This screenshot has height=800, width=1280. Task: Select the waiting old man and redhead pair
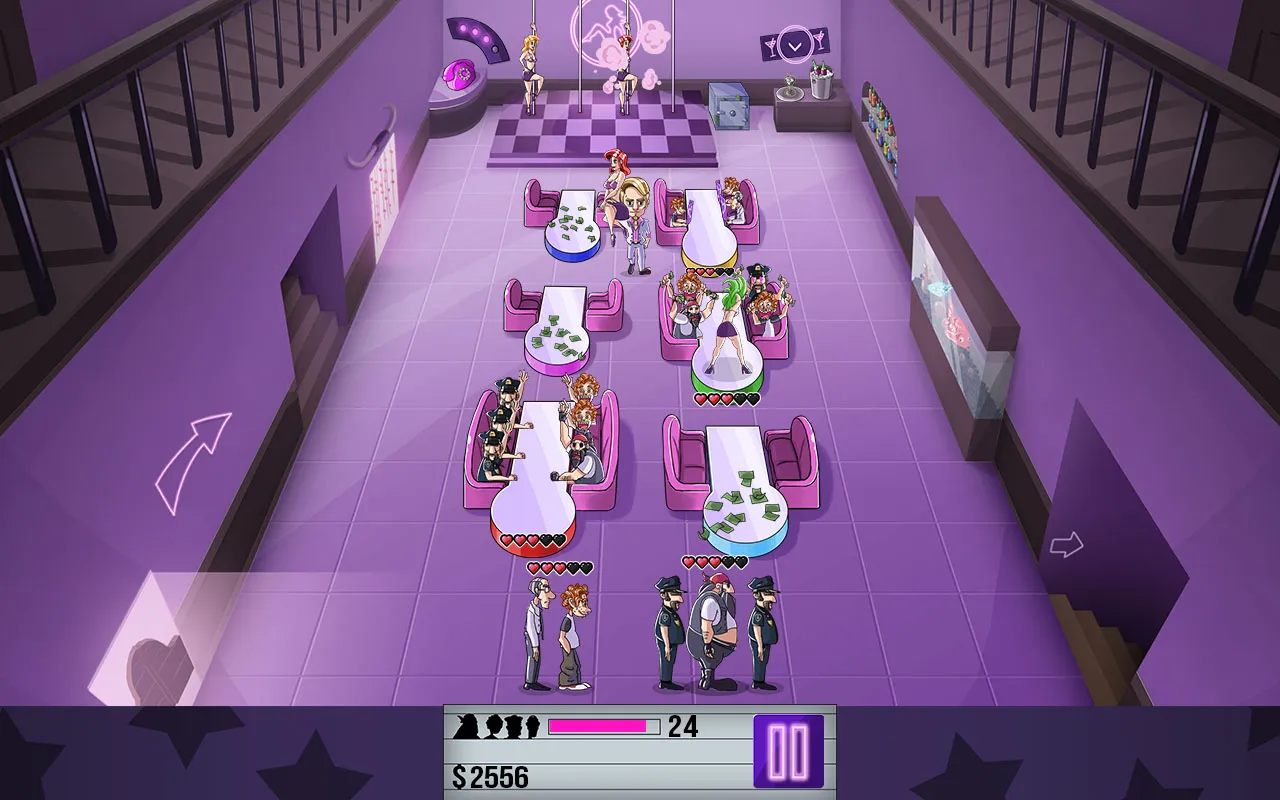pos(558,636)
